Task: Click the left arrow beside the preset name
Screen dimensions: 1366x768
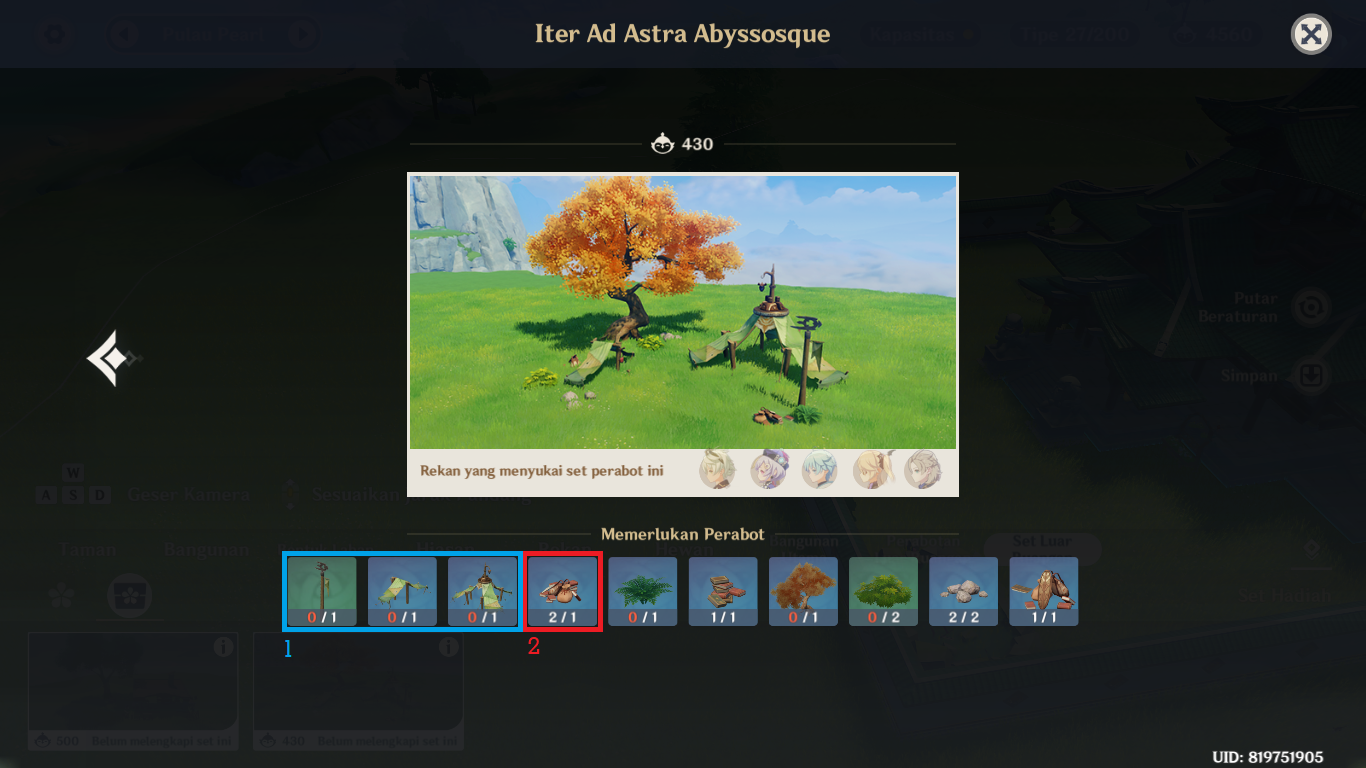Action: coord(124,33)
